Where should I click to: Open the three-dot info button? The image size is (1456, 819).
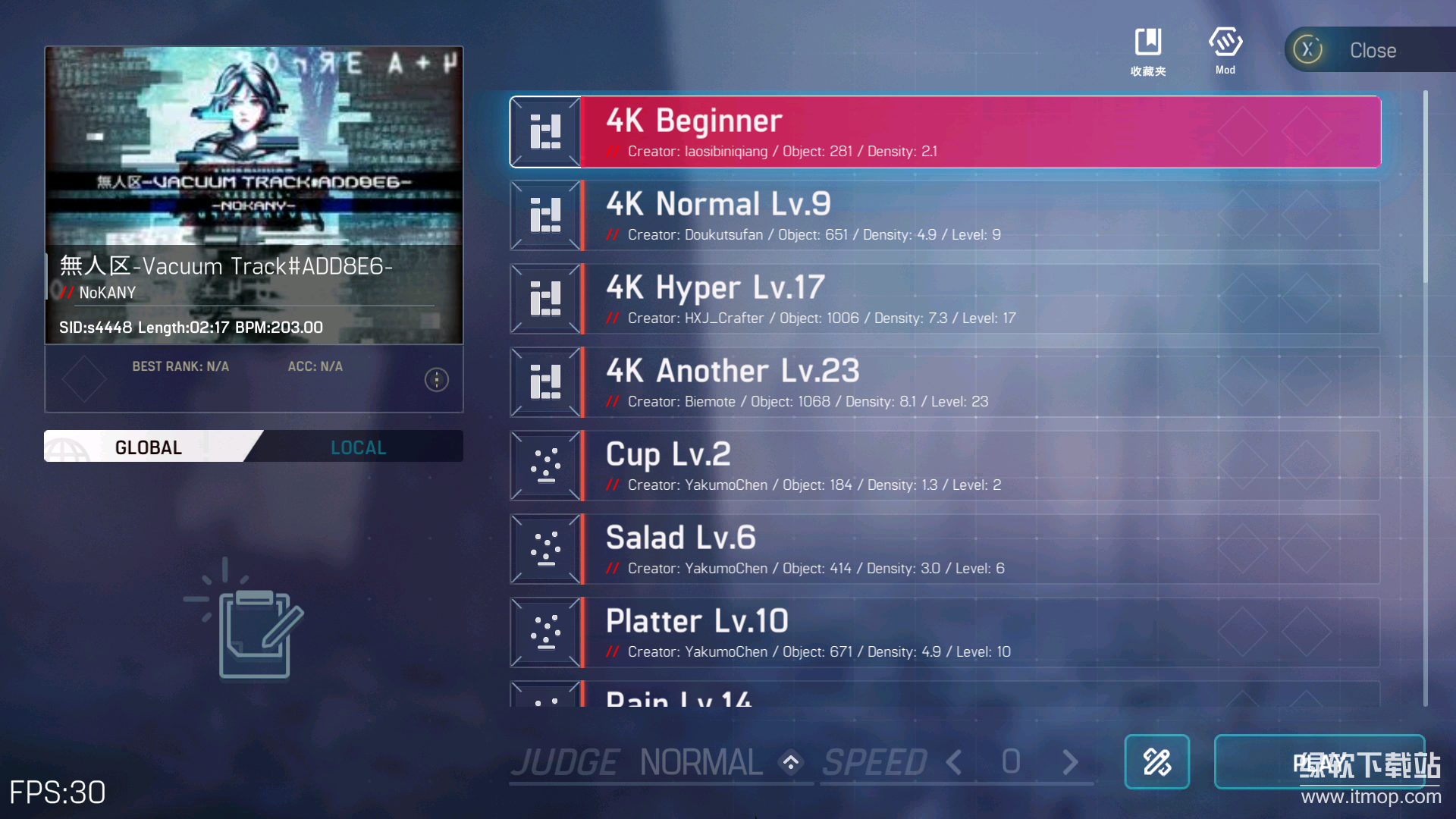(436, 379)
